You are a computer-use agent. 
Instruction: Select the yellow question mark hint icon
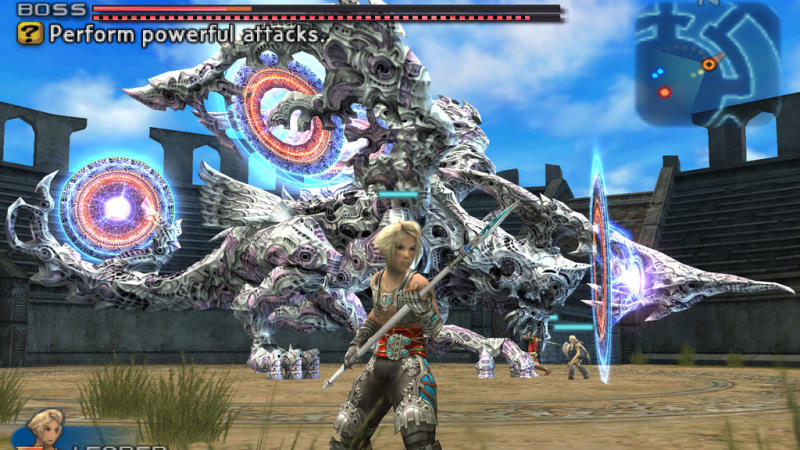[30, 34]
